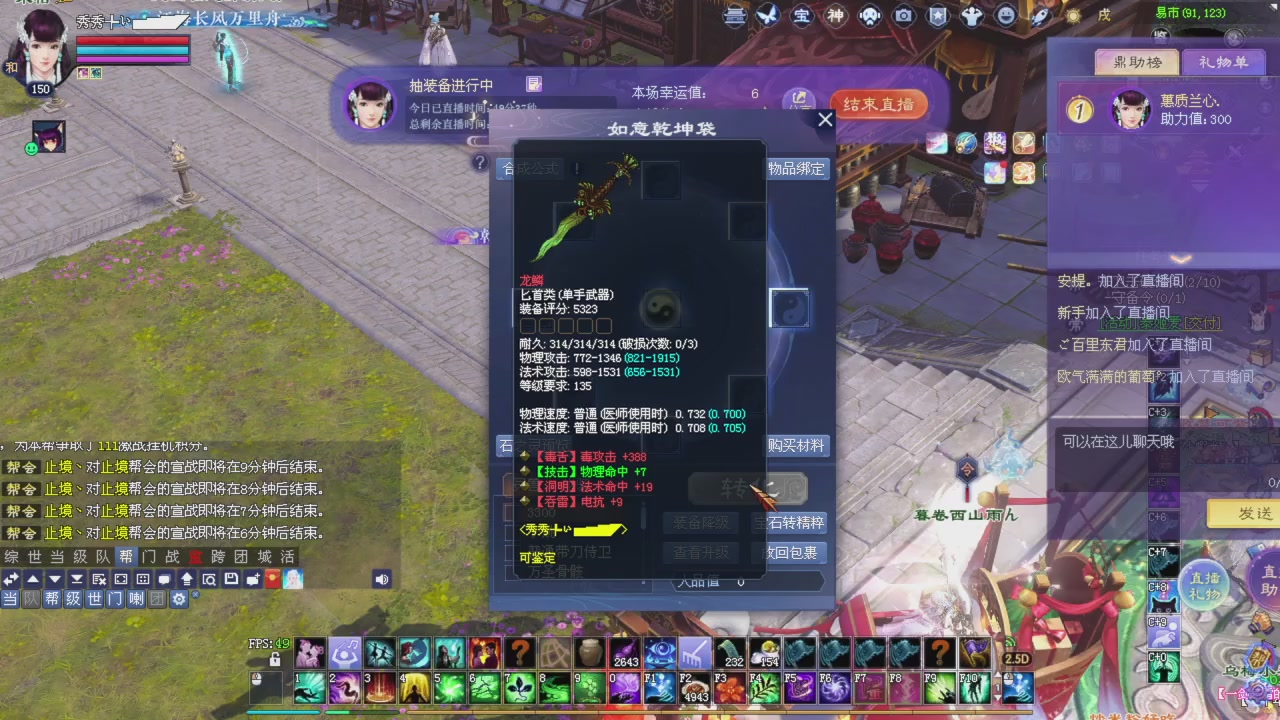
Task: Select the camera screenshot icon in top bar
Action: click(903, 17)
